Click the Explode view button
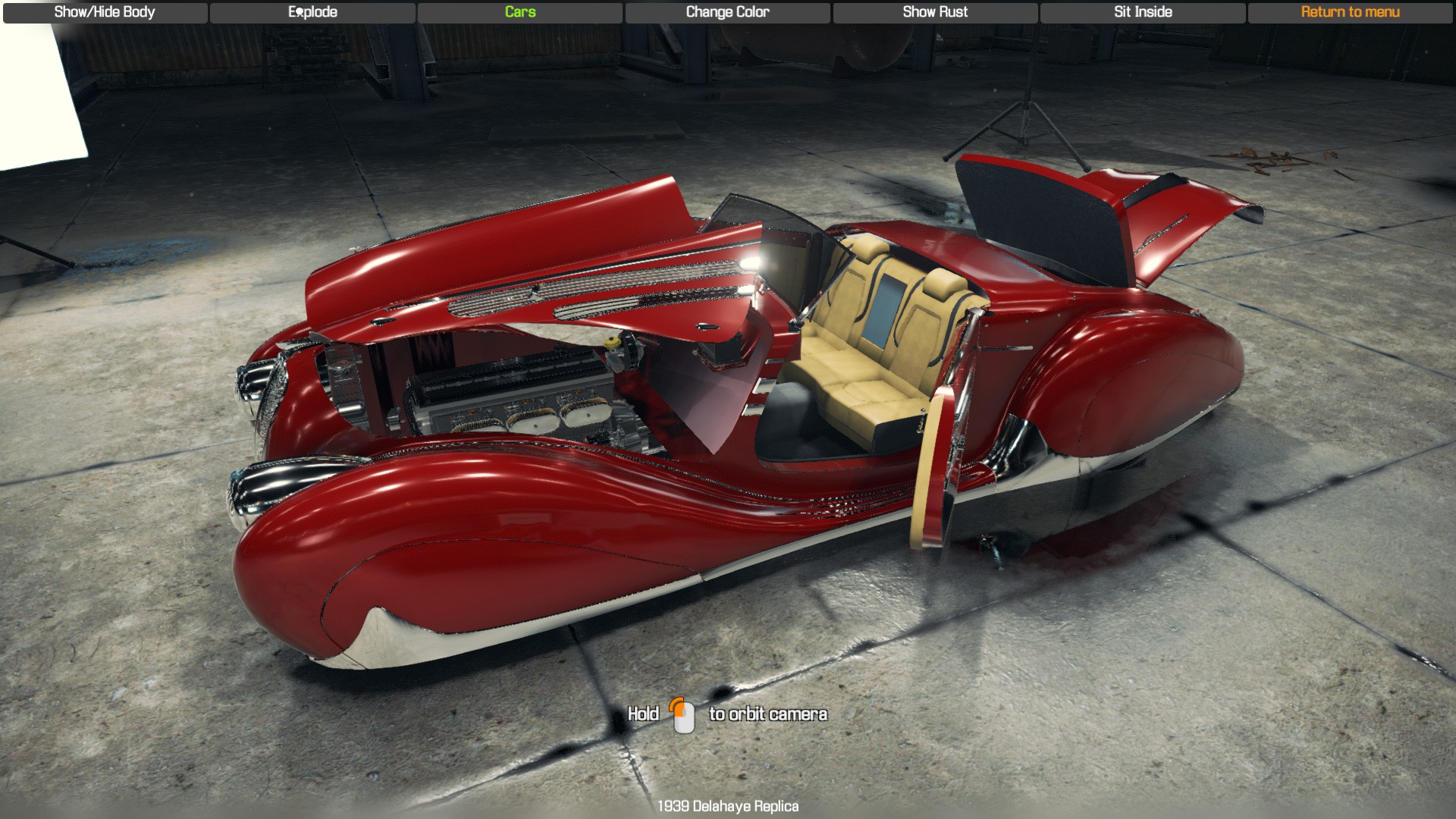 pyautogui.click(x=312, y=12)
